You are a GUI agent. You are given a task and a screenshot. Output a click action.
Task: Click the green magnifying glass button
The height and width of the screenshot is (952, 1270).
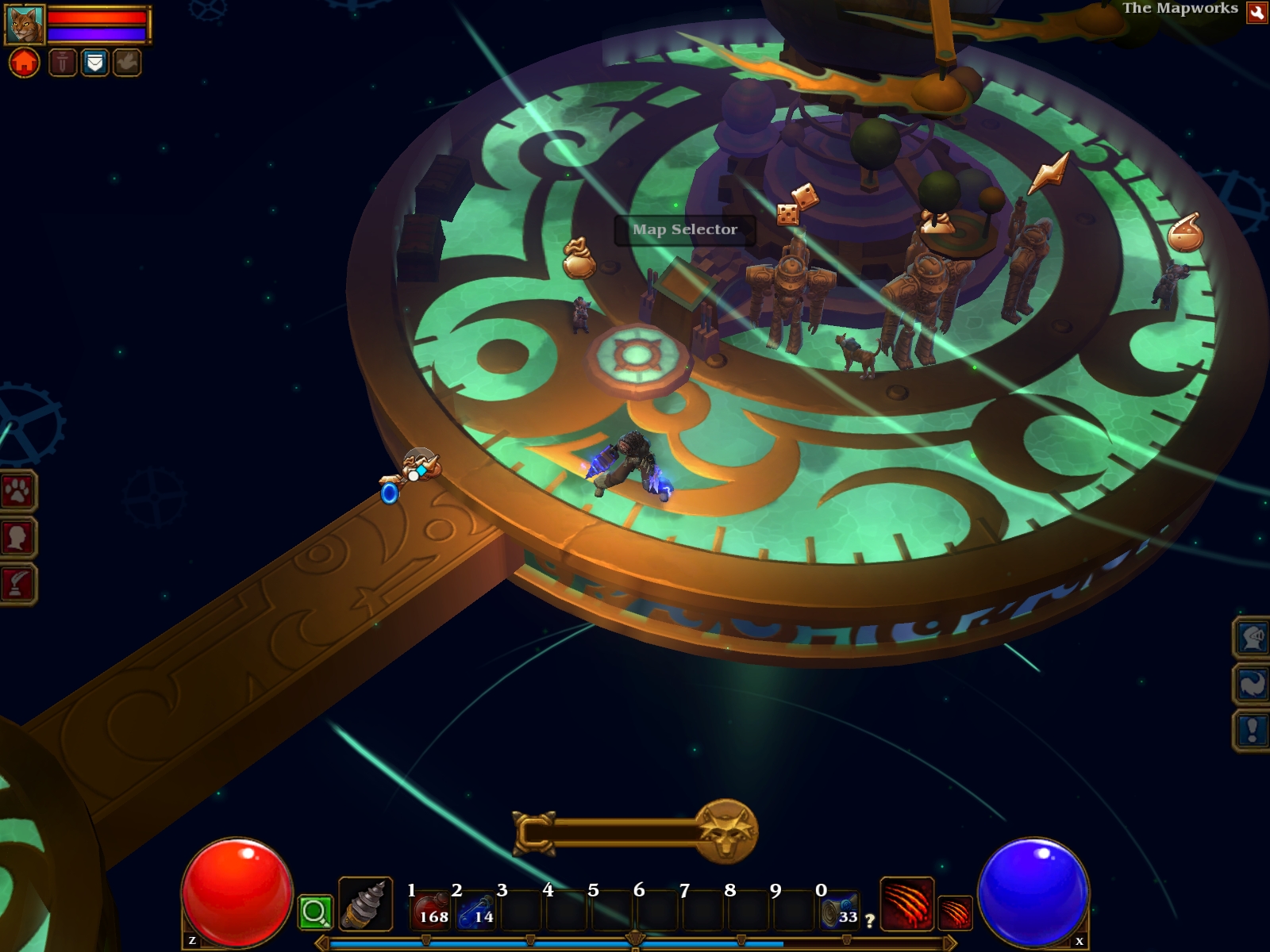click(314, 912)
